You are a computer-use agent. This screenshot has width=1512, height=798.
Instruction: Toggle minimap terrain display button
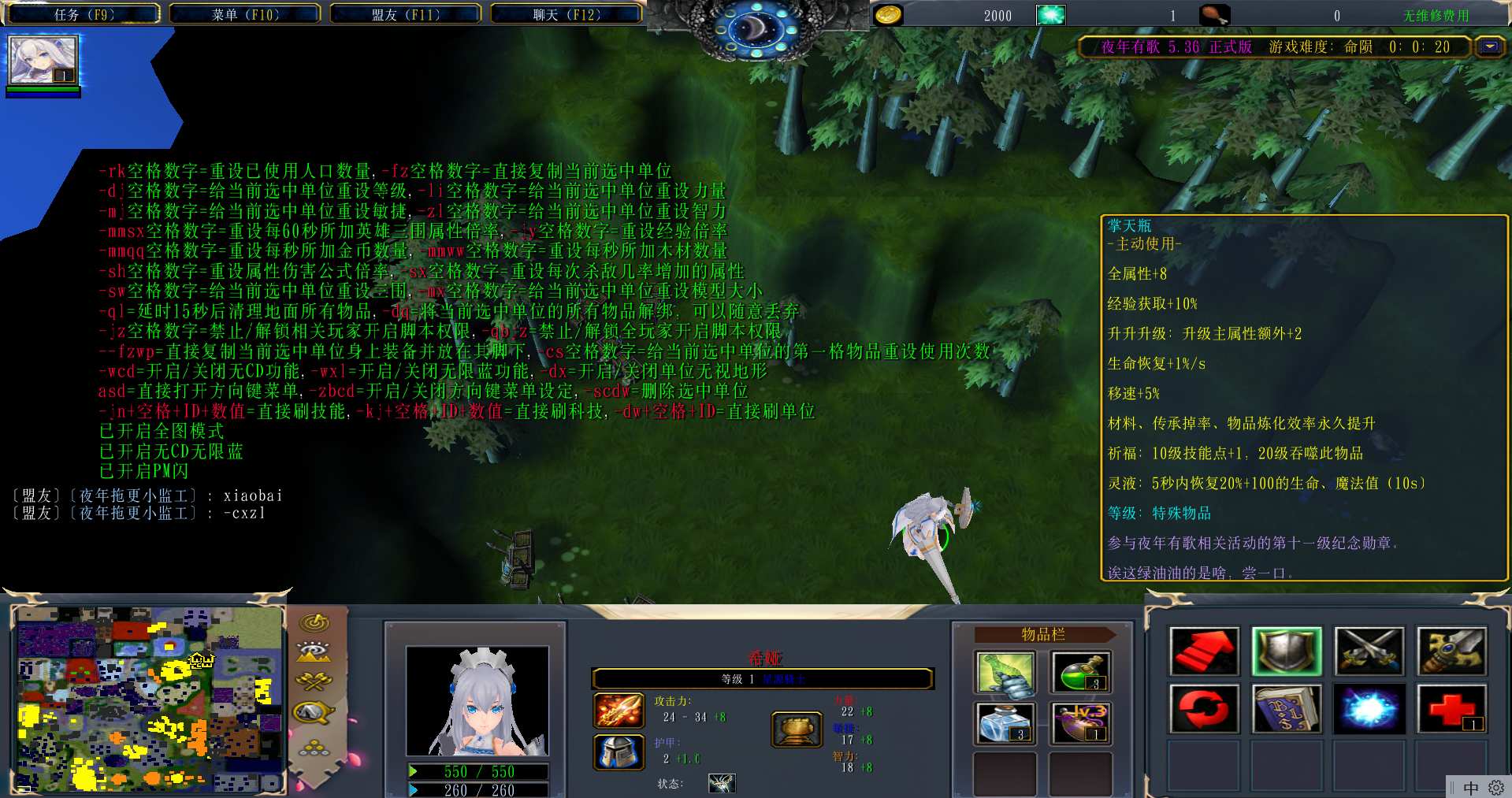(x=314, y=652)
